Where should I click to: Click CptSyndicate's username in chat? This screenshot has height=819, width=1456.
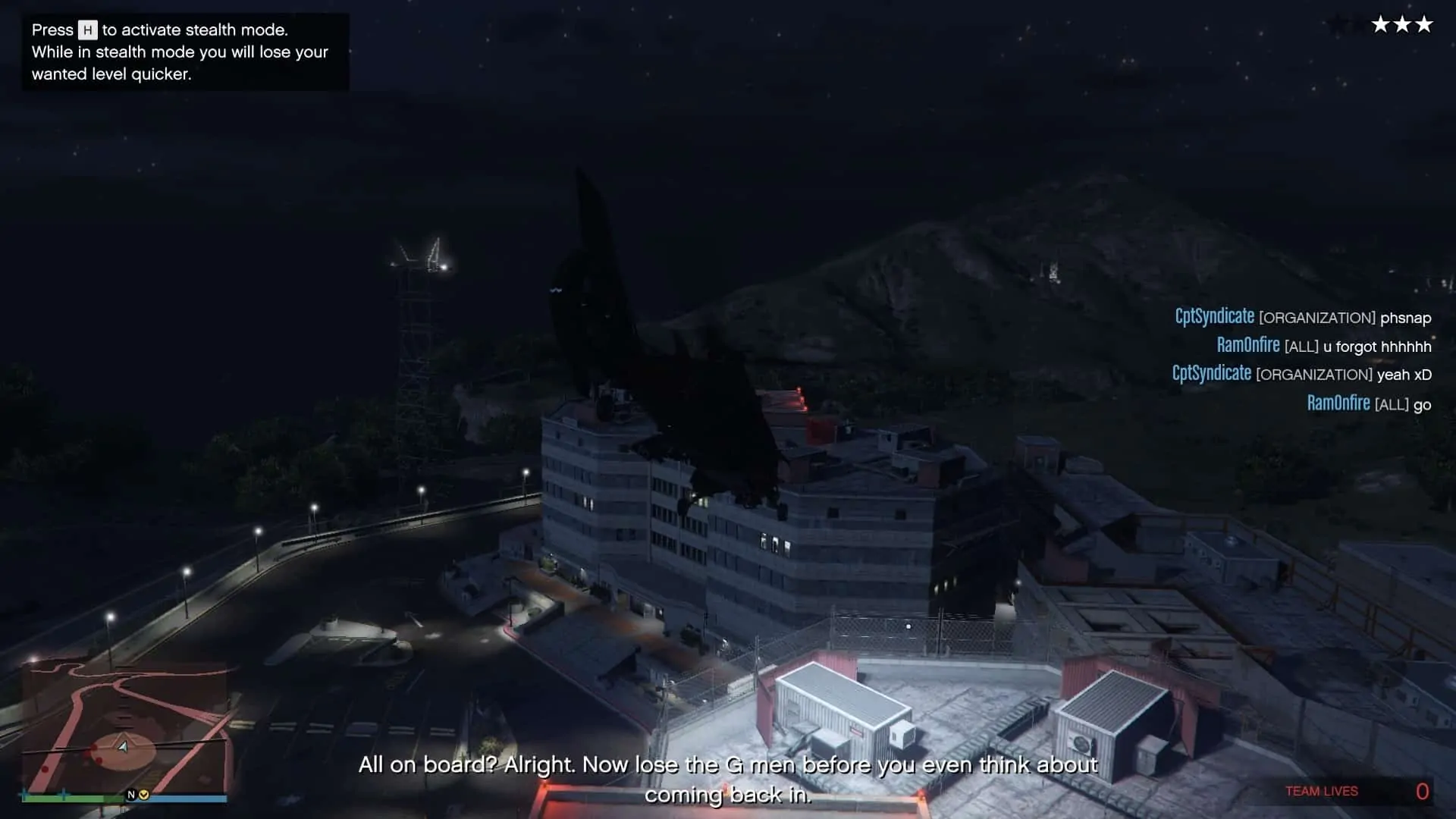click(1215, 316)
